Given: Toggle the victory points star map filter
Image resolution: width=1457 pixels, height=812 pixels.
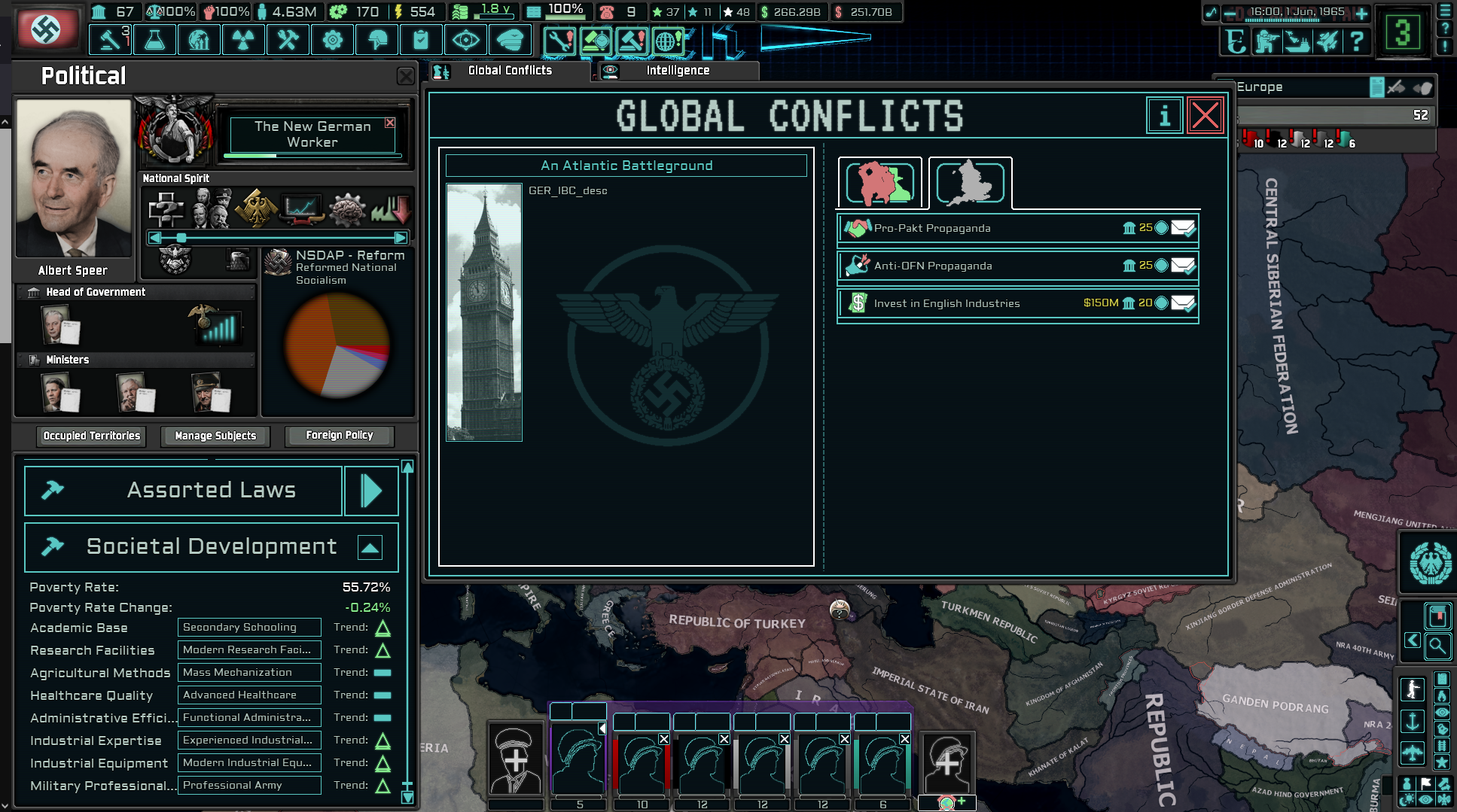Looking at the screenshot, I should tap(1442, 759).
